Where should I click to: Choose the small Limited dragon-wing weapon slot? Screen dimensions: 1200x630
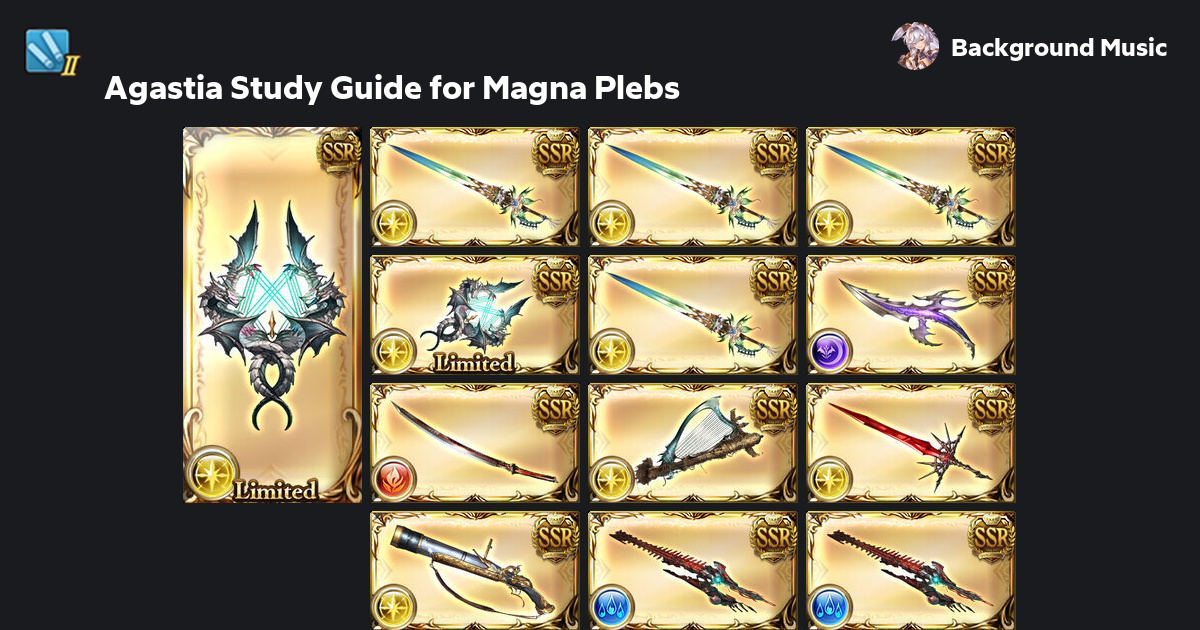point(475,315)
